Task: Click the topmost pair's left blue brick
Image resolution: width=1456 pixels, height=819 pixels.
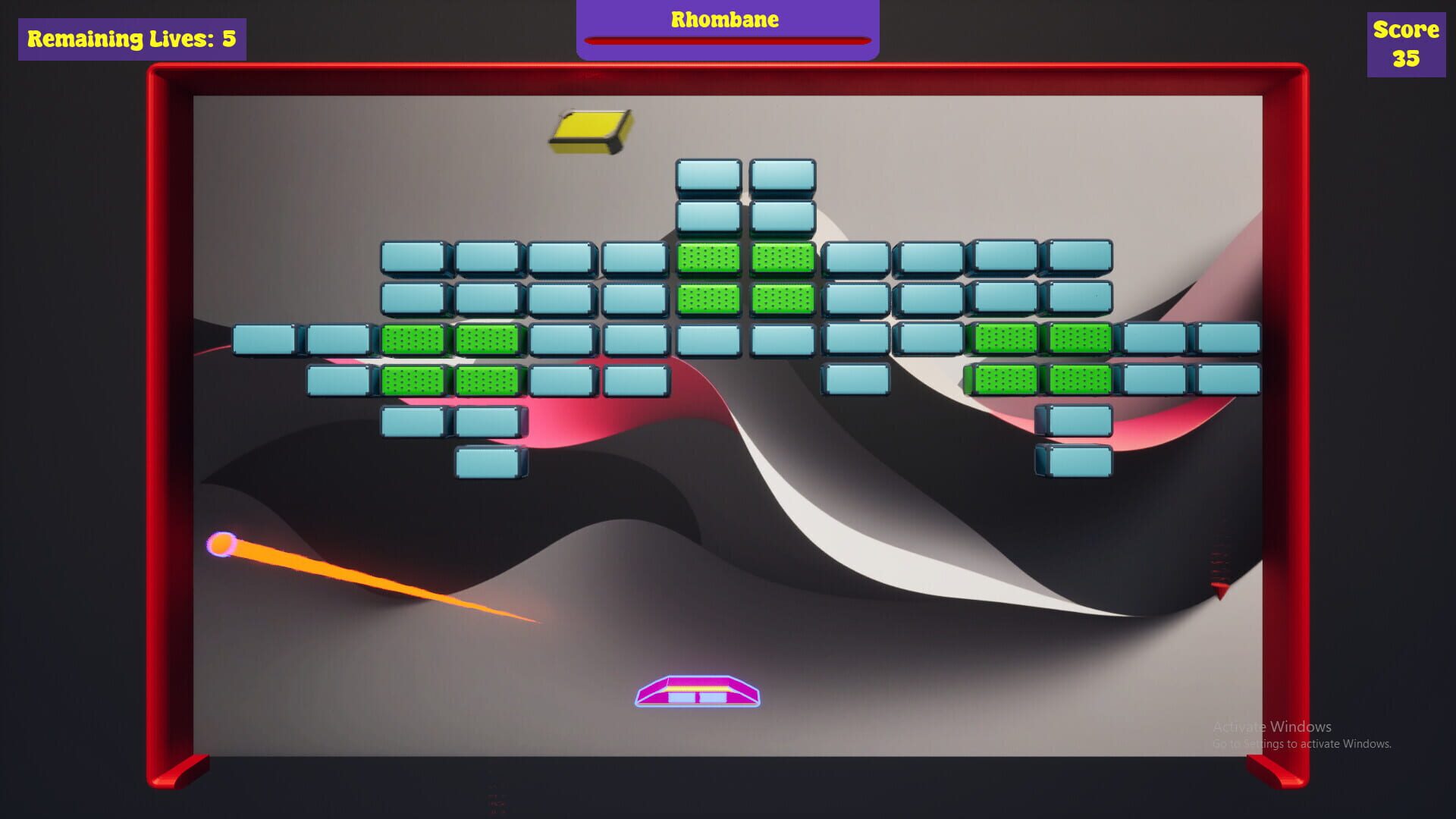Action: (x=709, y=174)
